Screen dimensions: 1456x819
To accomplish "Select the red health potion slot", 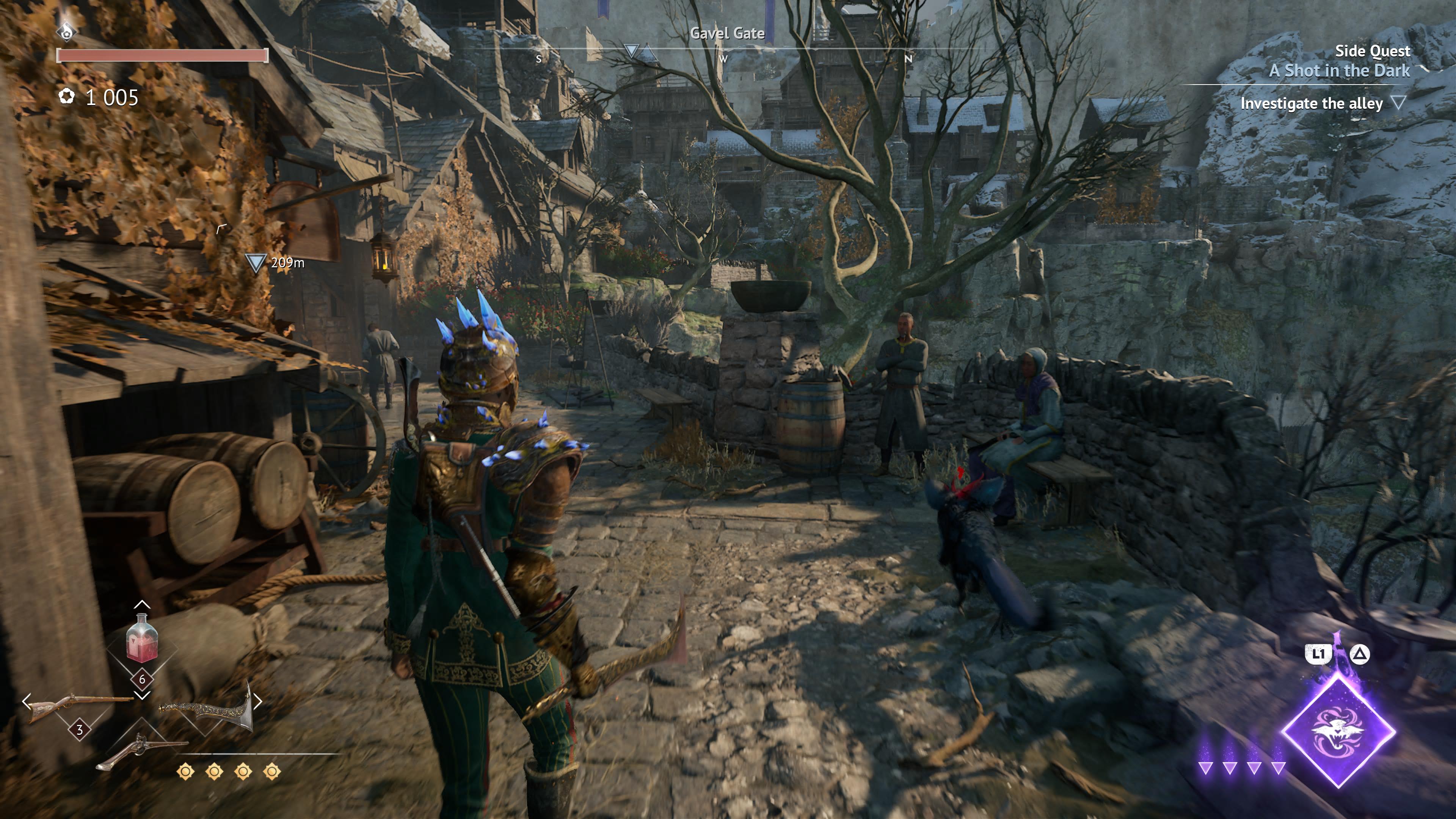I will (141, 640).
